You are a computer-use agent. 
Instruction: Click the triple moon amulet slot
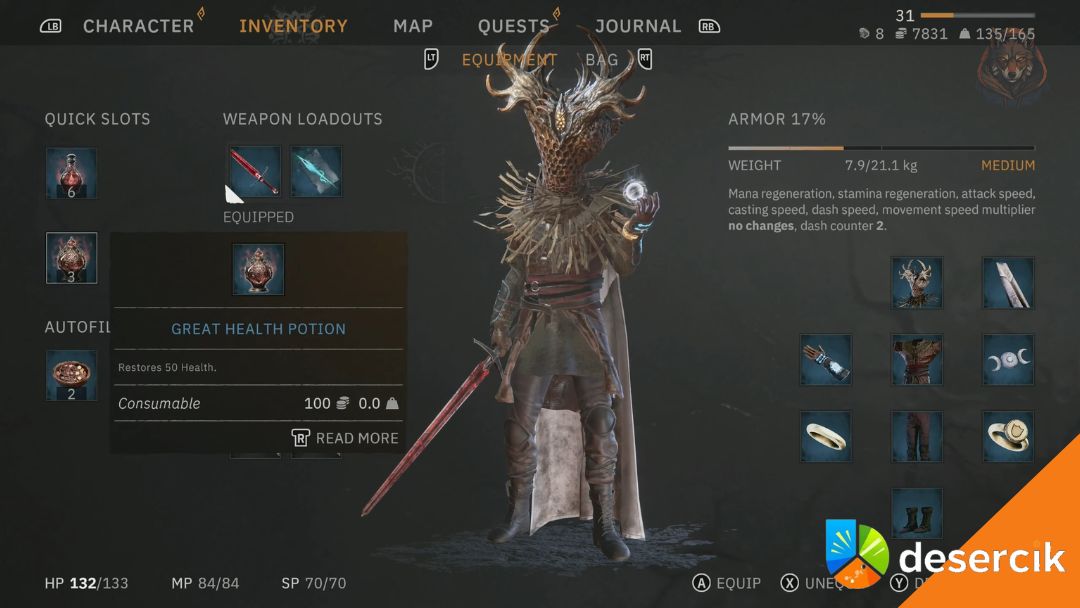pyautogui.click(x=1008, y=360)
